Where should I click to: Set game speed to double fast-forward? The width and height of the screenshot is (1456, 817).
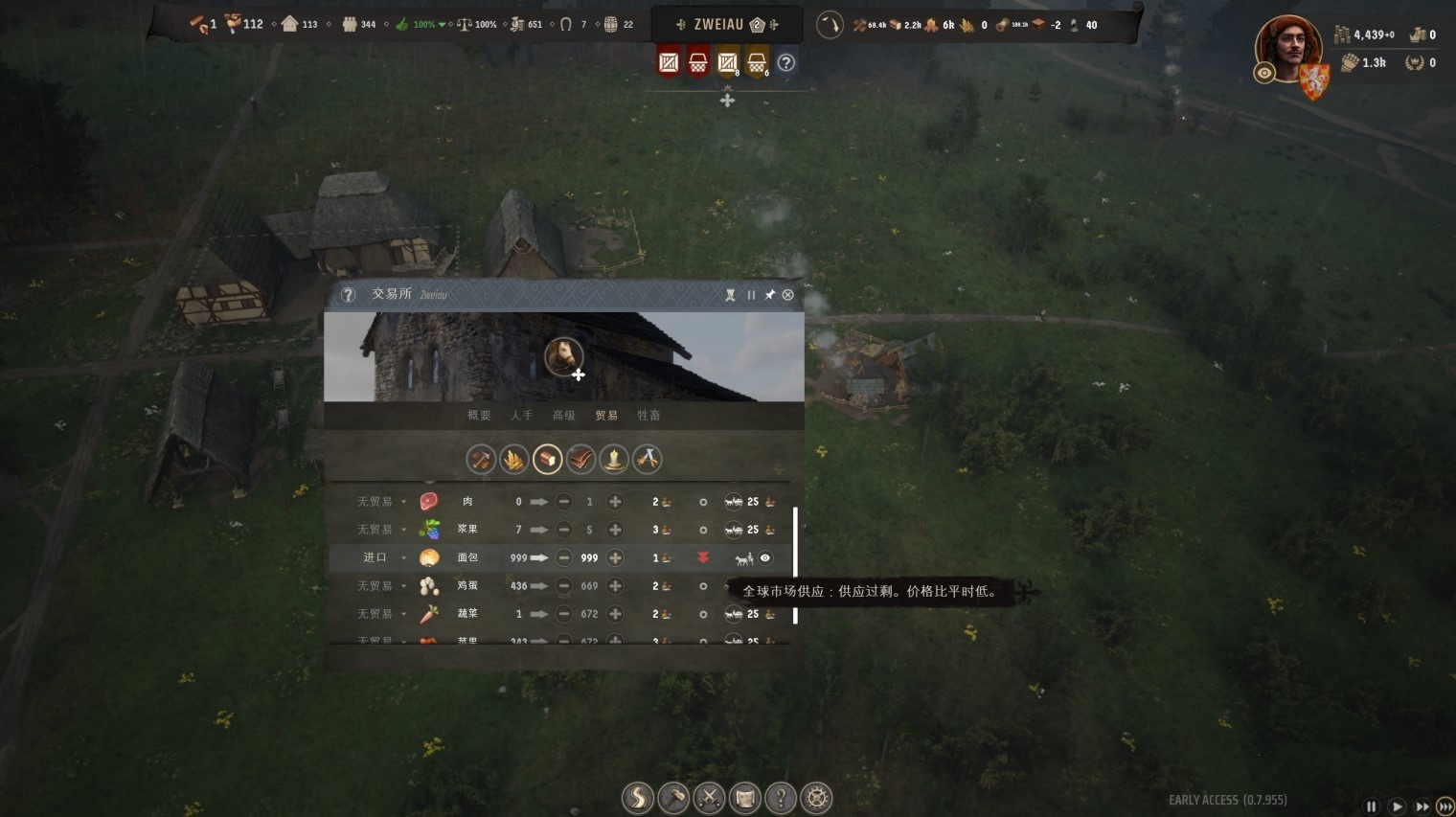coord(1422,806)
